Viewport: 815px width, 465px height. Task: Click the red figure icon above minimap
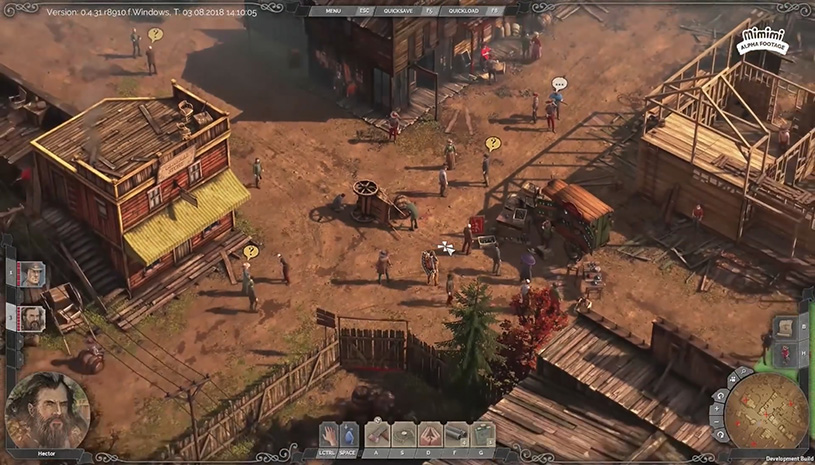[x=786, y=353]
